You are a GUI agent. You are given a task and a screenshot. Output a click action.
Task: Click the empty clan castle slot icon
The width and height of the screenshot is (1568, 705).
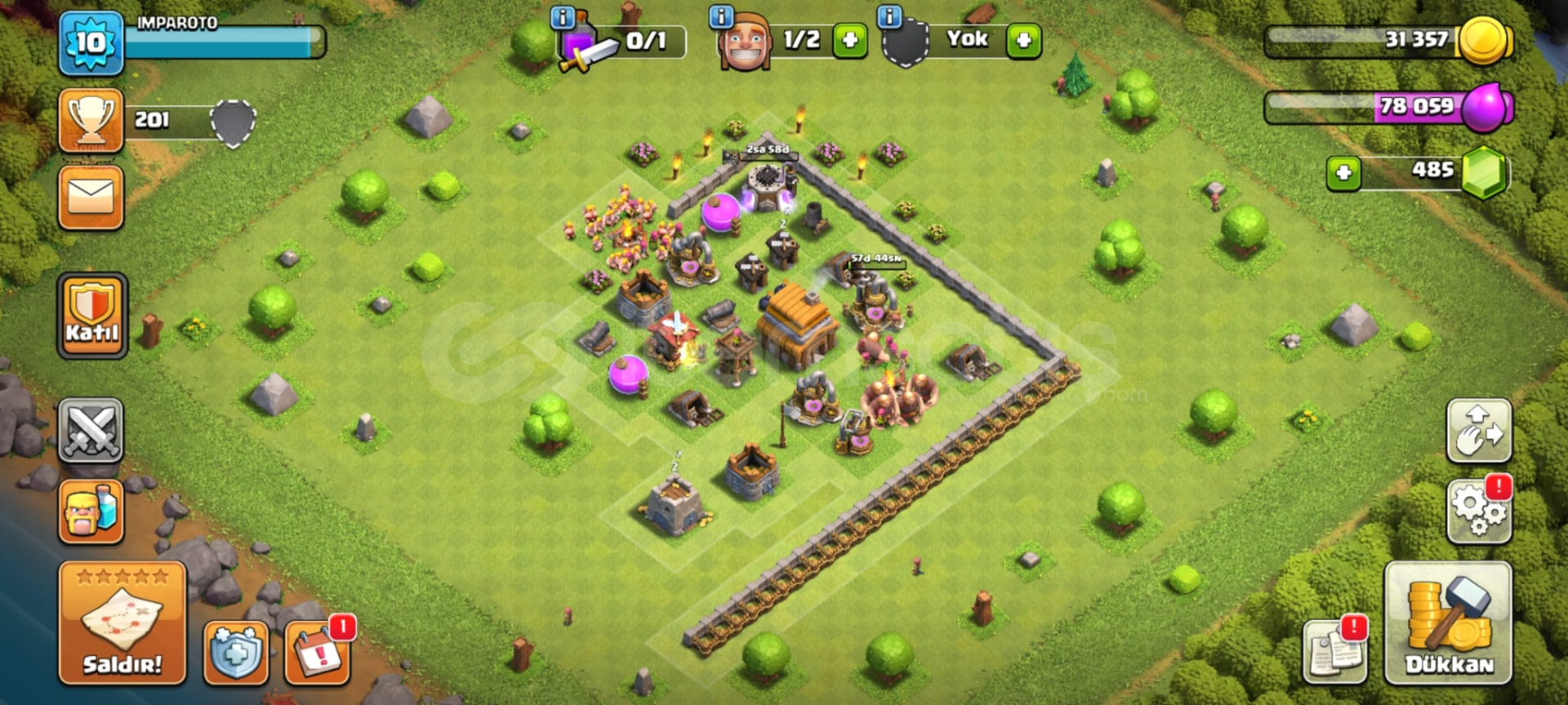pos(905,39)
